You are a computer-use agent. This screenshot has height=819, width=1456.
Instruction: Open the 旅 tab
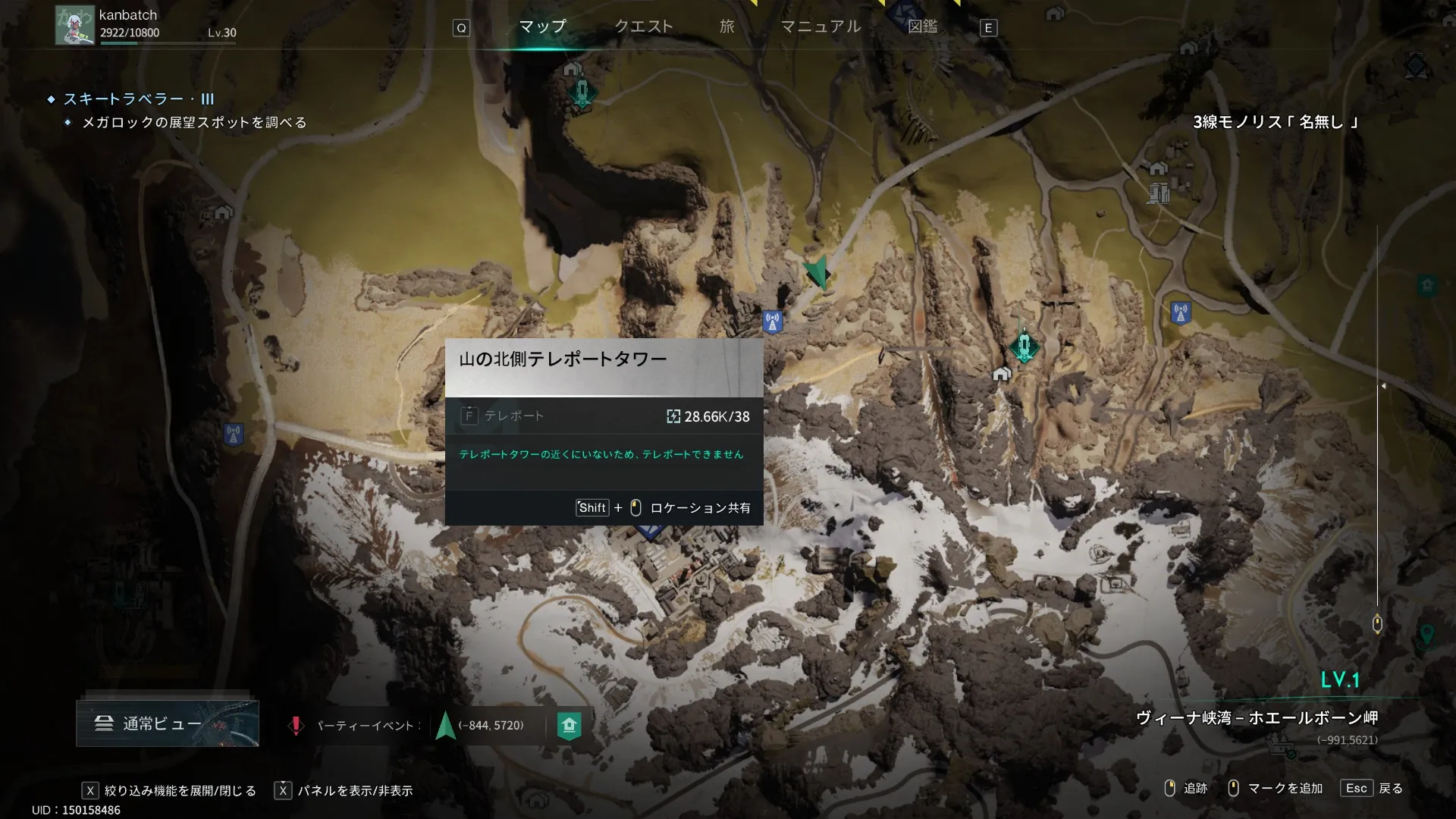(x=726, y=27)
